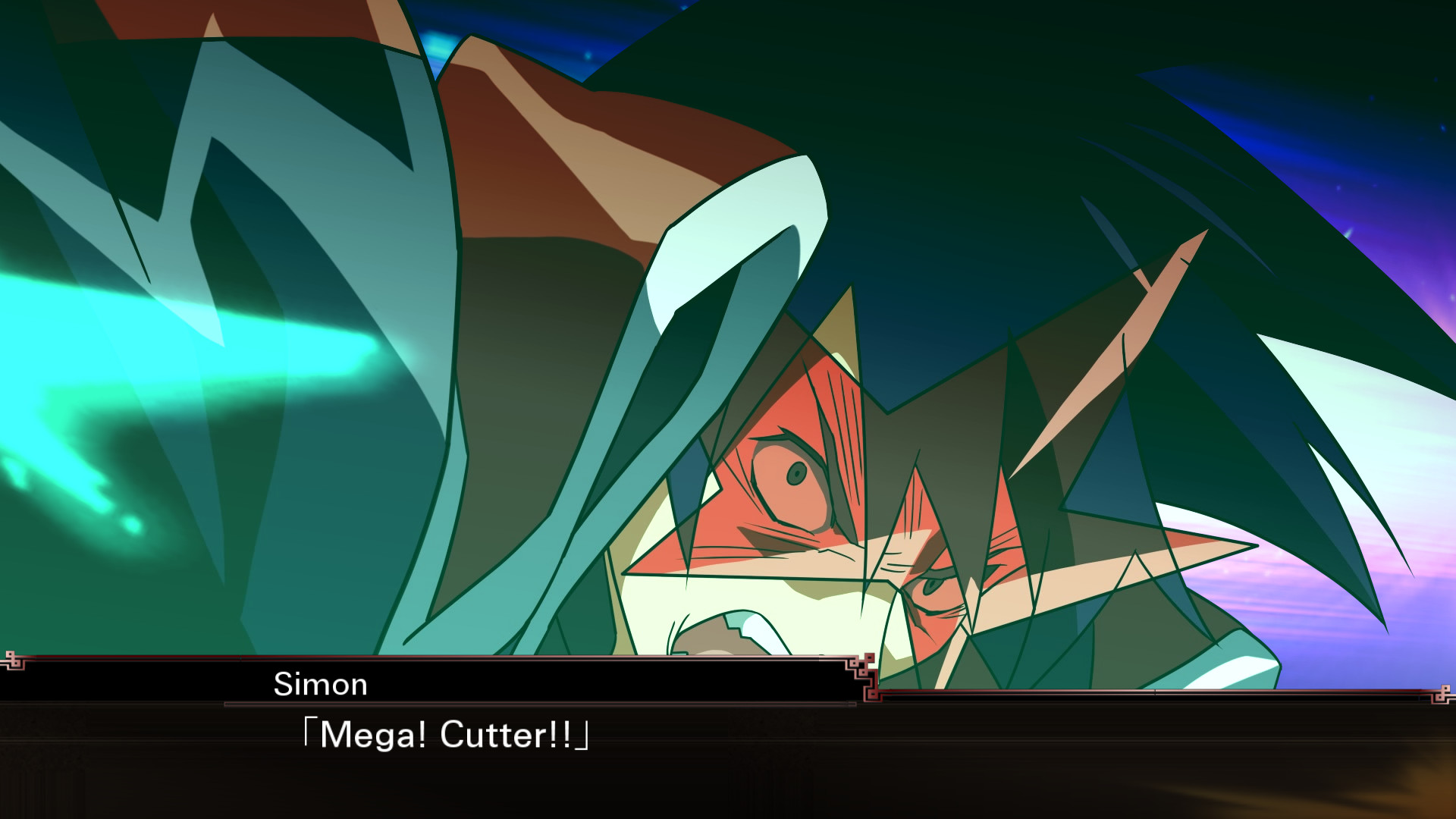The width and height of the screenshot is (1456, 819).
Task: Click the small square motif under the nameplate edge
Action: tap(872, 695)
